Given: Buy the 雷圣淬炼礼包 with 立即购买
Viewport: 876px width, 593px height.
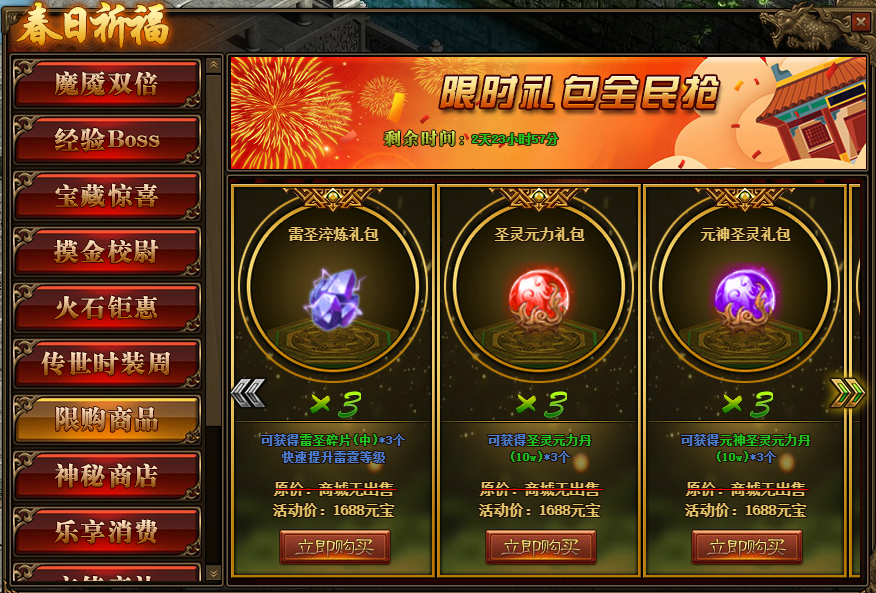Looking at the screenshot, I should tap(335, 547).
